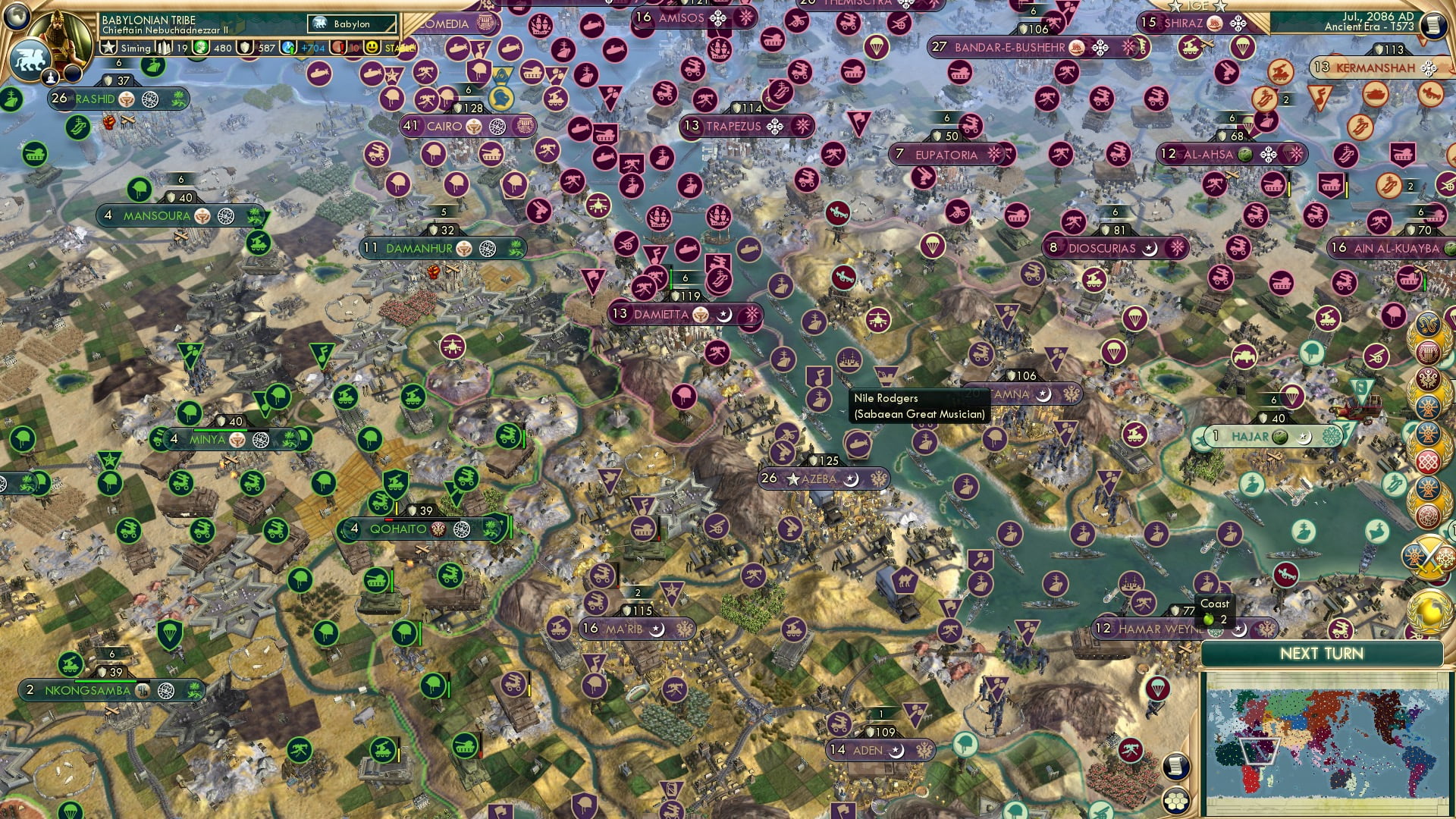This screenshot has width=1456, height=819.
Task: Click the snowflake icon on the war notification
Action: (x=1445, y=556)
